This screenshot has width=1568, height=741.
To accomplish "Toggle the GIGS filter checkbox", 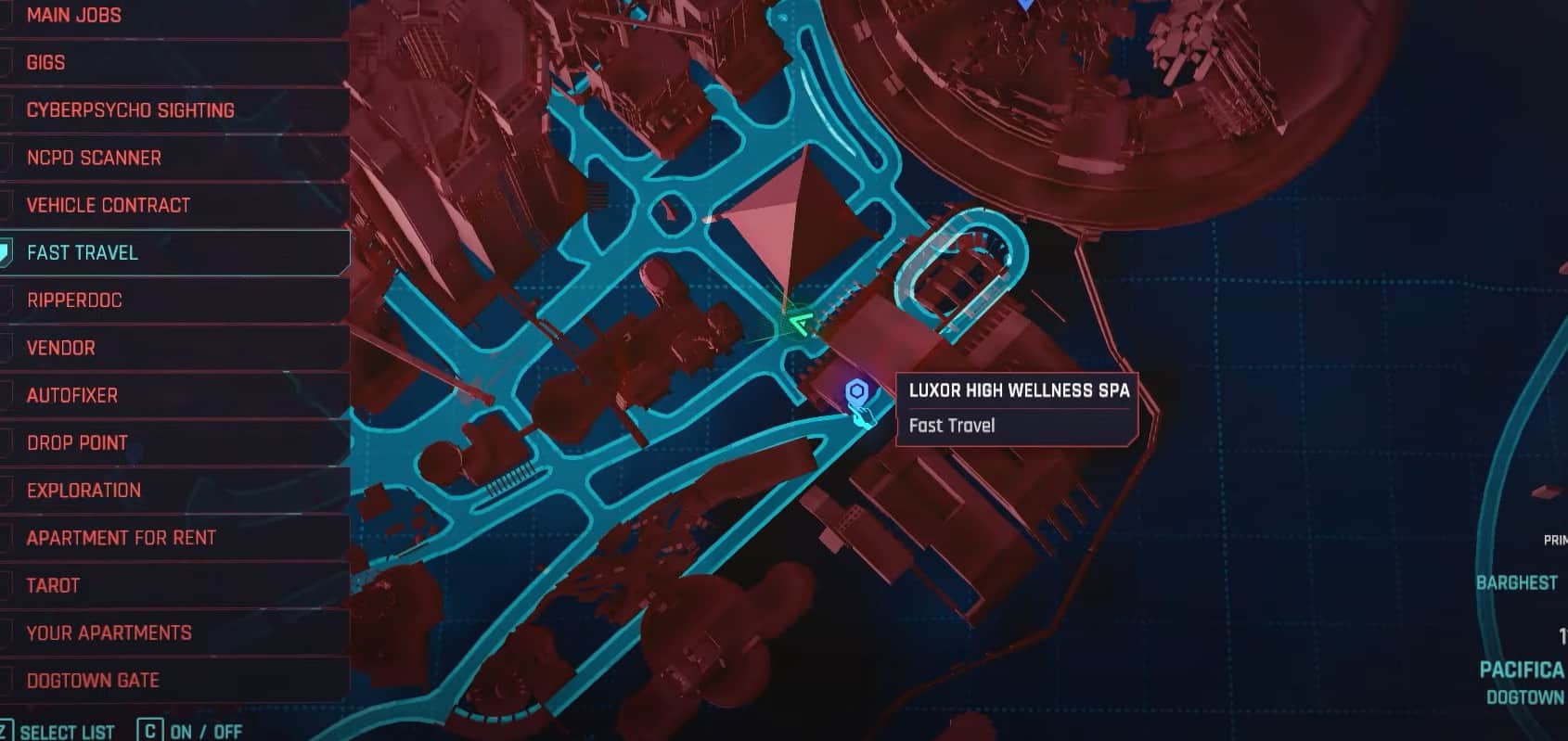I will [7, 61].
